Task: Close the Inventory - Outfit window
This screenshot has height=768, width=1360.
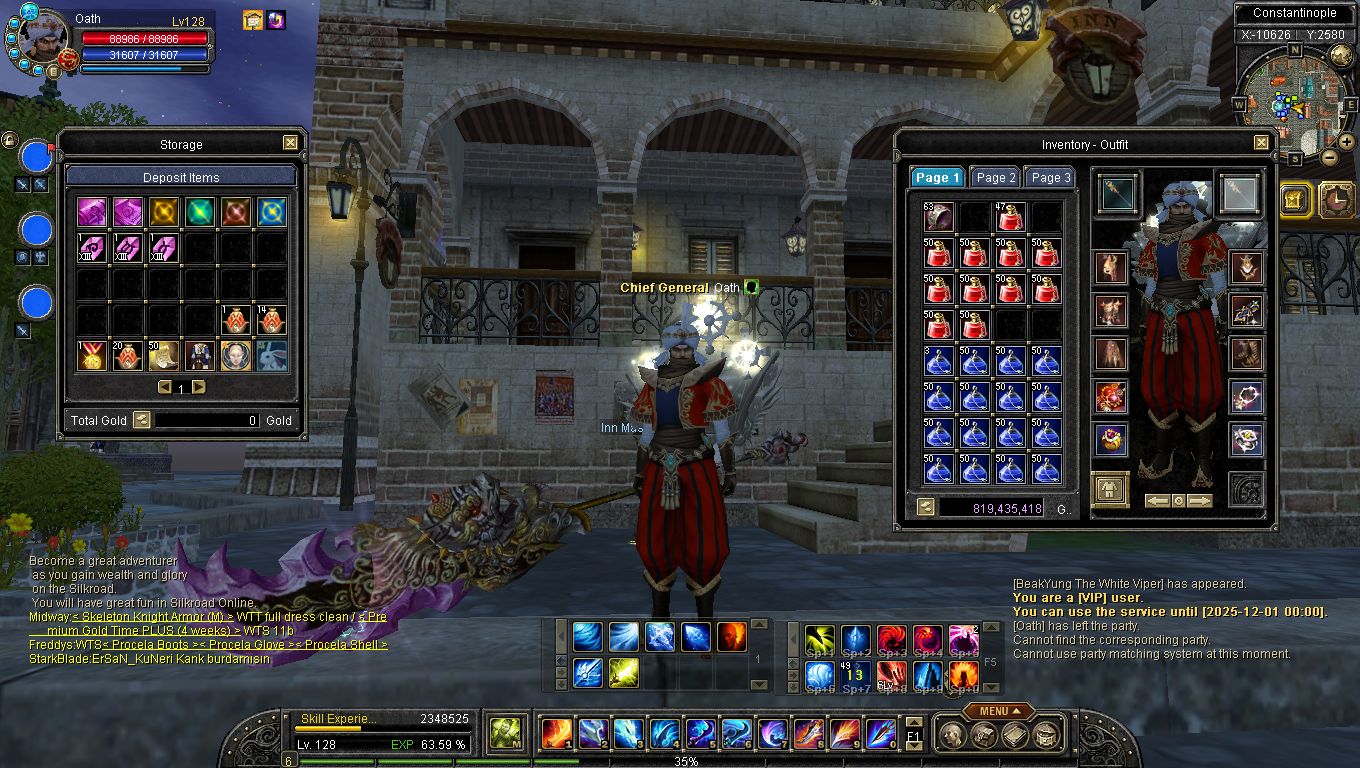Action: pos(1261,143)
